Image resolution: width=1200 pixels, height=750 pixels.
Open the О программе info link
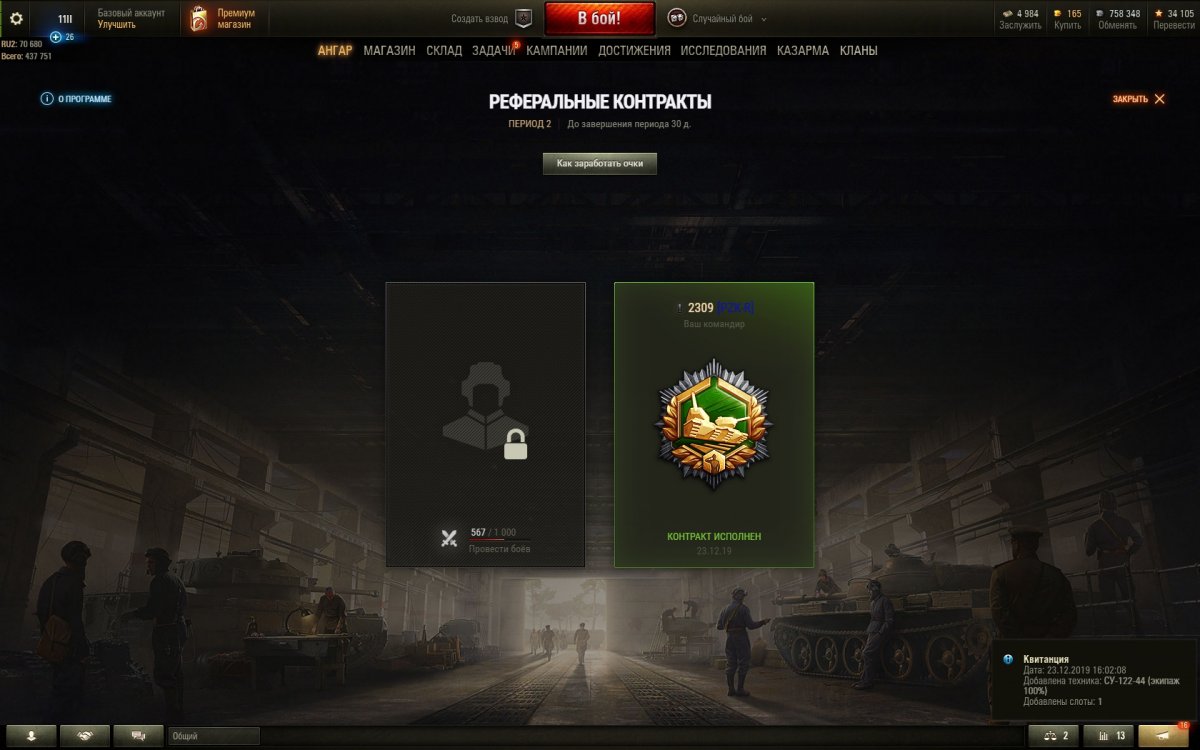(x=76, y=99)
